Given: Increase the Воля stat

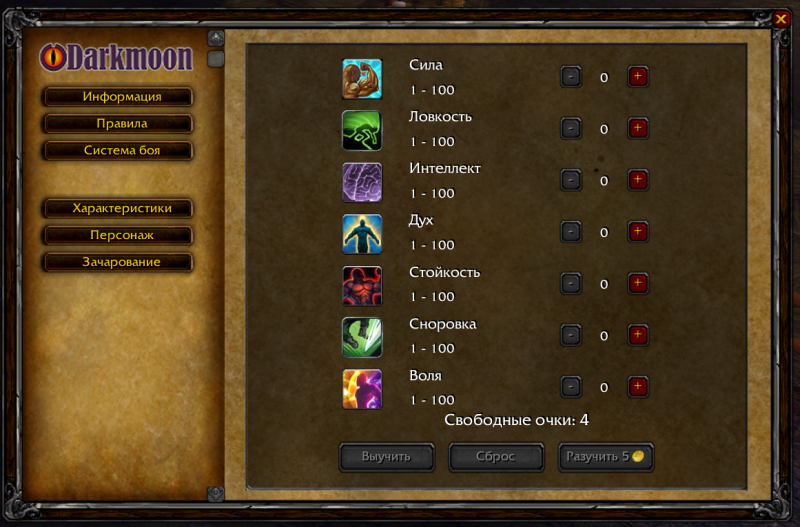Looking at the screenshot, I should click(638, 387).
